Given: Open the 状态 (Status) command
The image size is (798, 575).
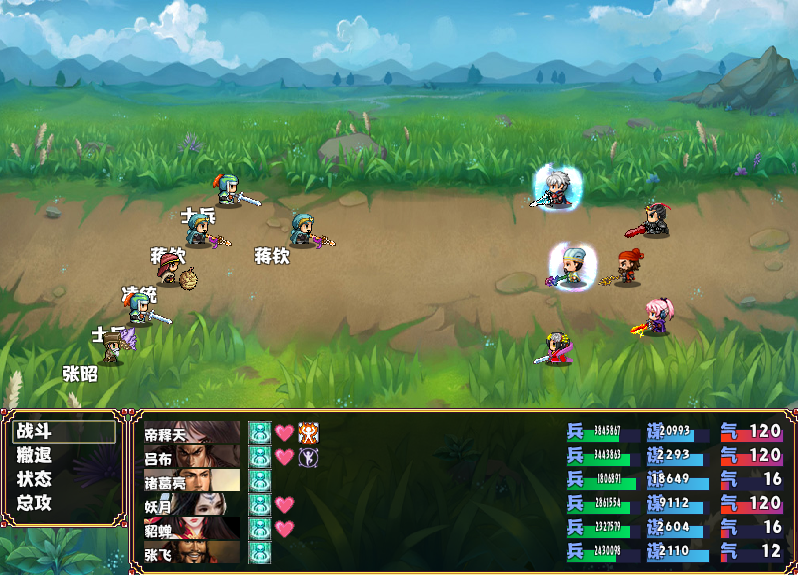Looking at the screenshot, I should point(34,479).
